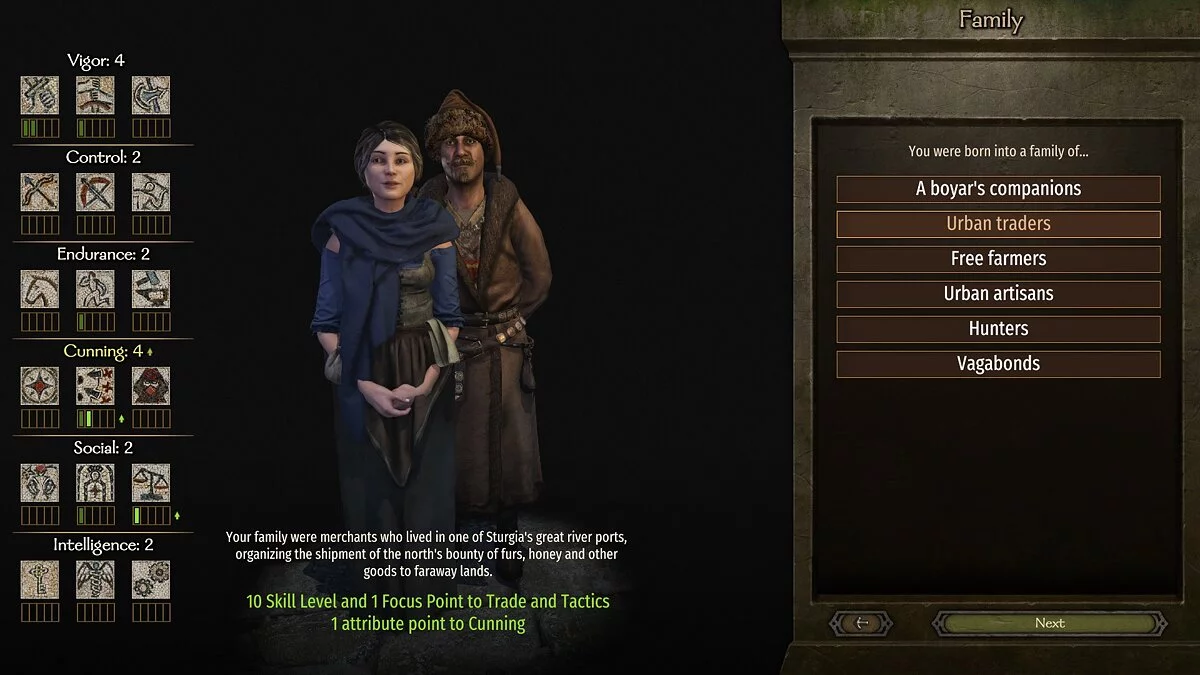
Task: Select the Medicine skill icon under Intelligence
Action: tap(96, 580)
